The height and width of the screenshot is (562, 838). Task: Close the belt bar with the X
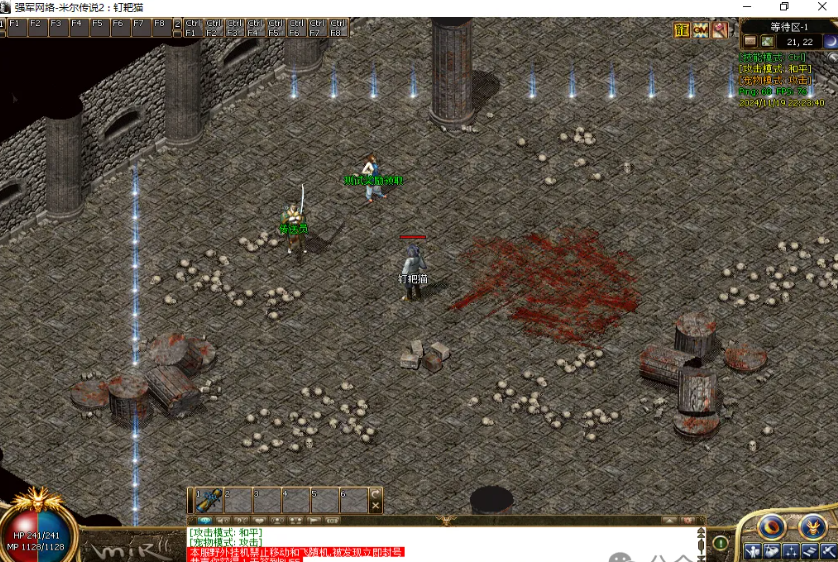click(376, 506)
